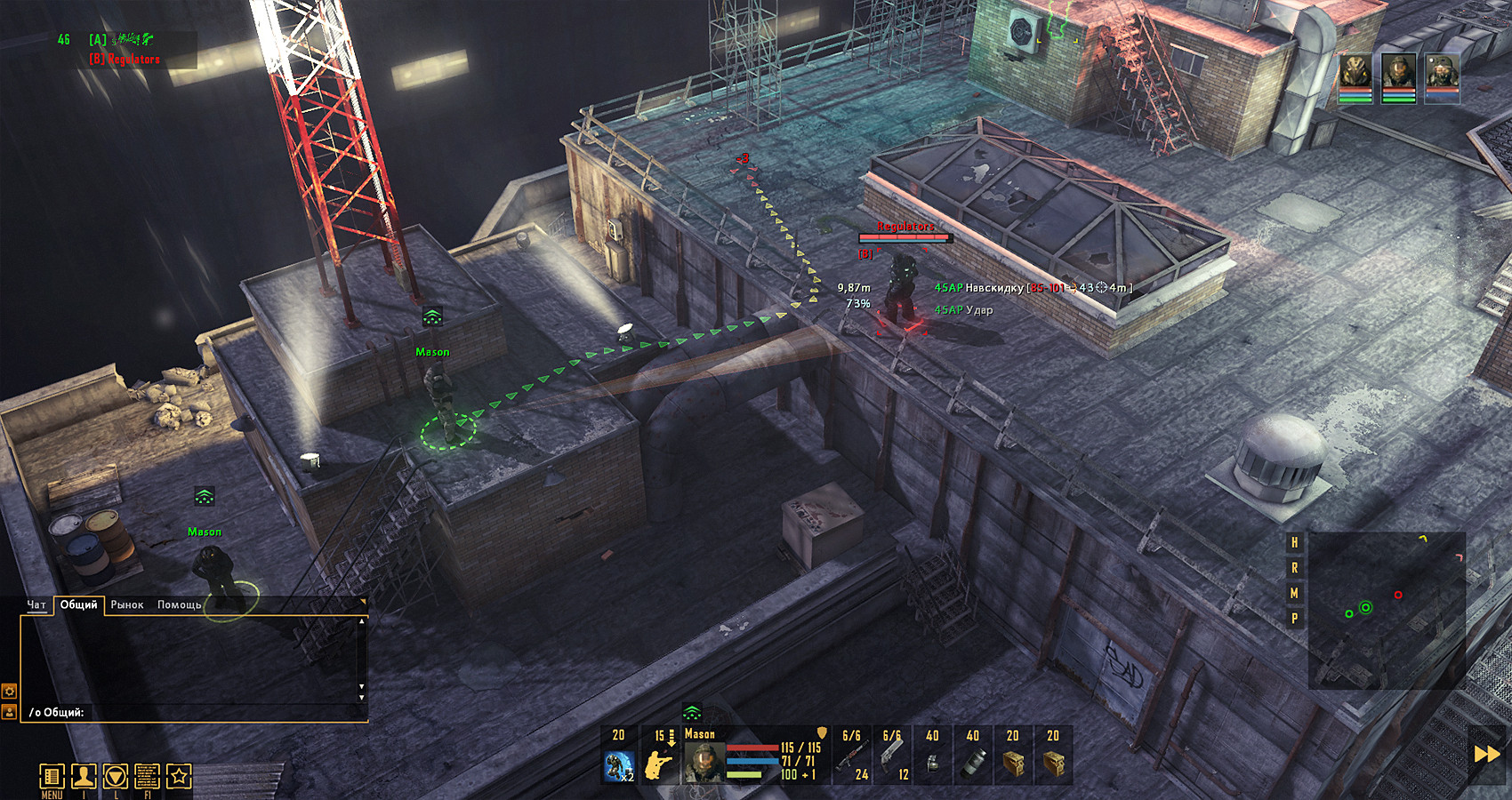Toggle the P layer on the minimap
1512x800 pixels.
tap(1294, 617)
